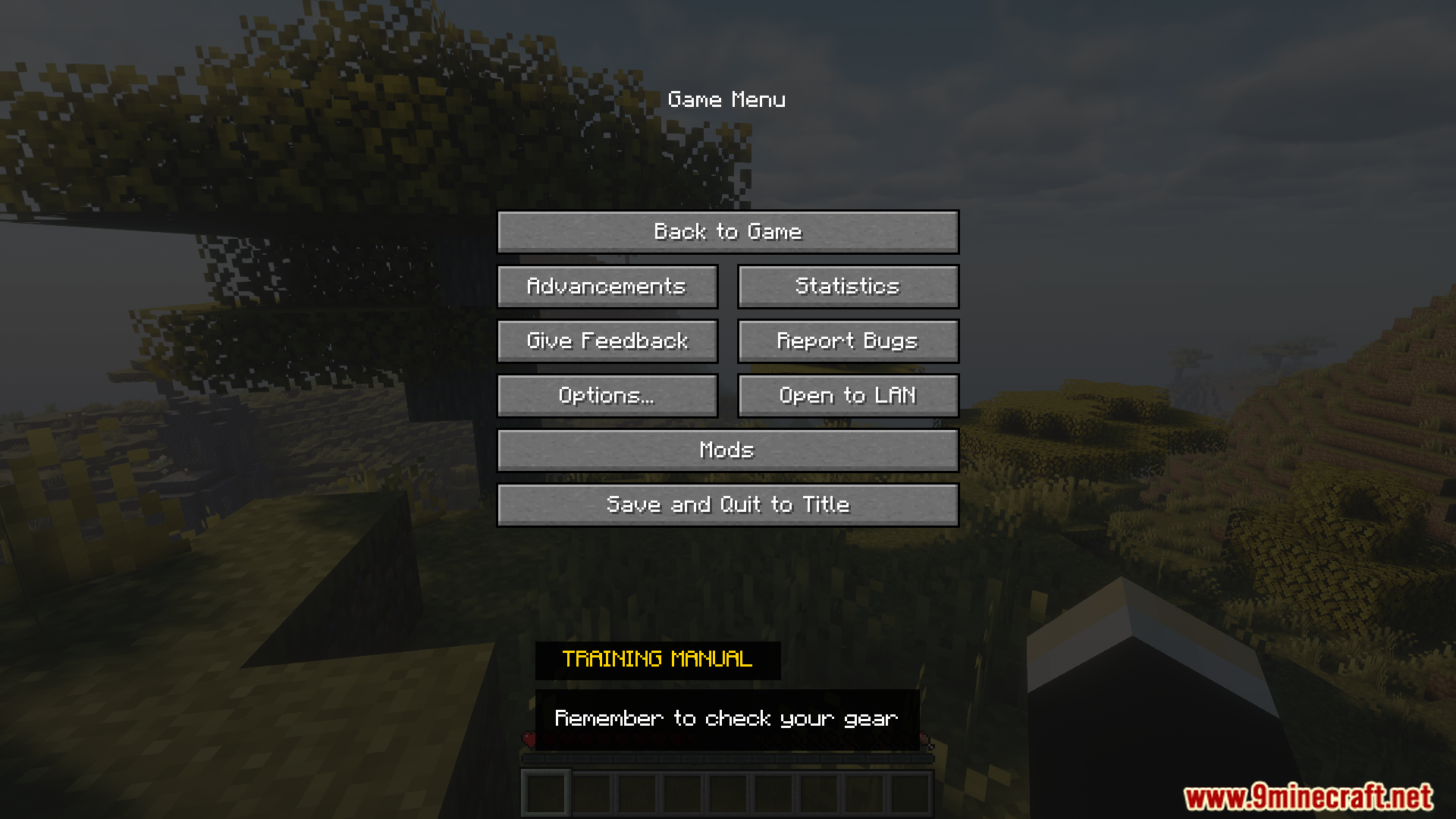Select the middle hotbar slot

(728, 793)
